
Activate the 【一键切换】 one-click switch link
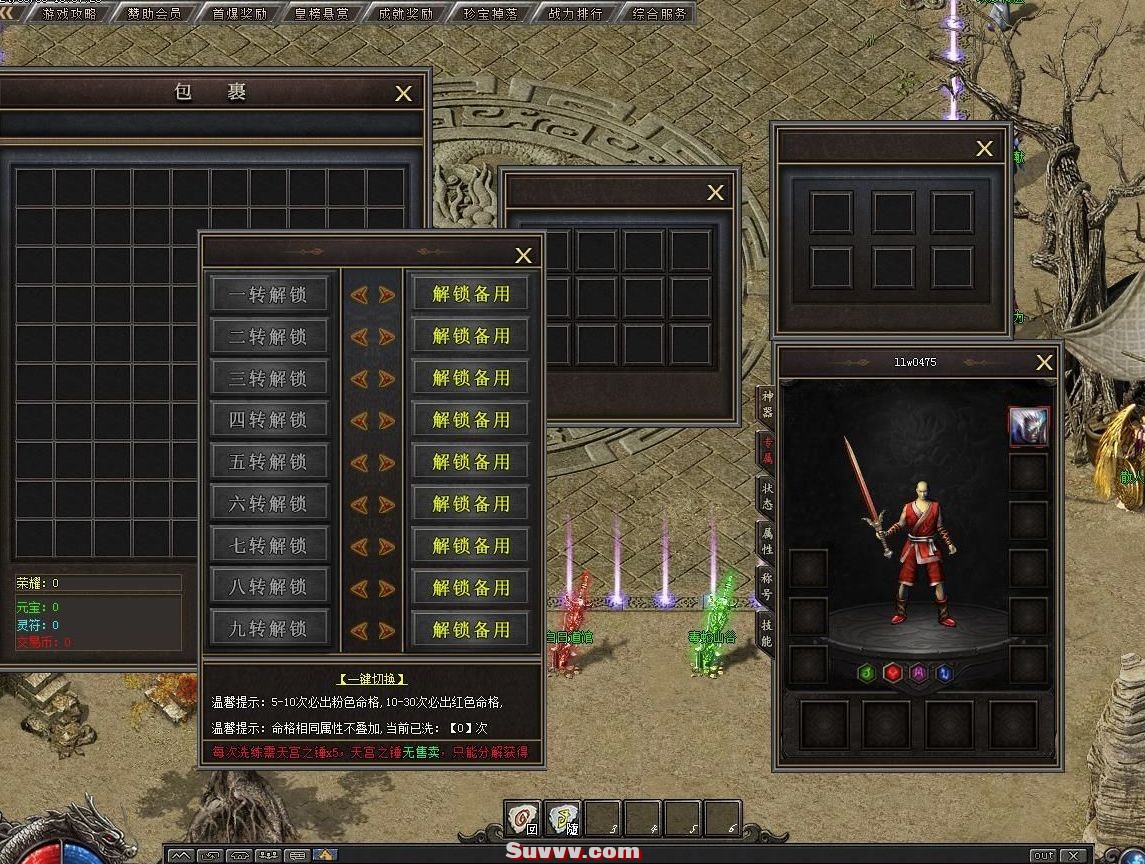[372, 679]
